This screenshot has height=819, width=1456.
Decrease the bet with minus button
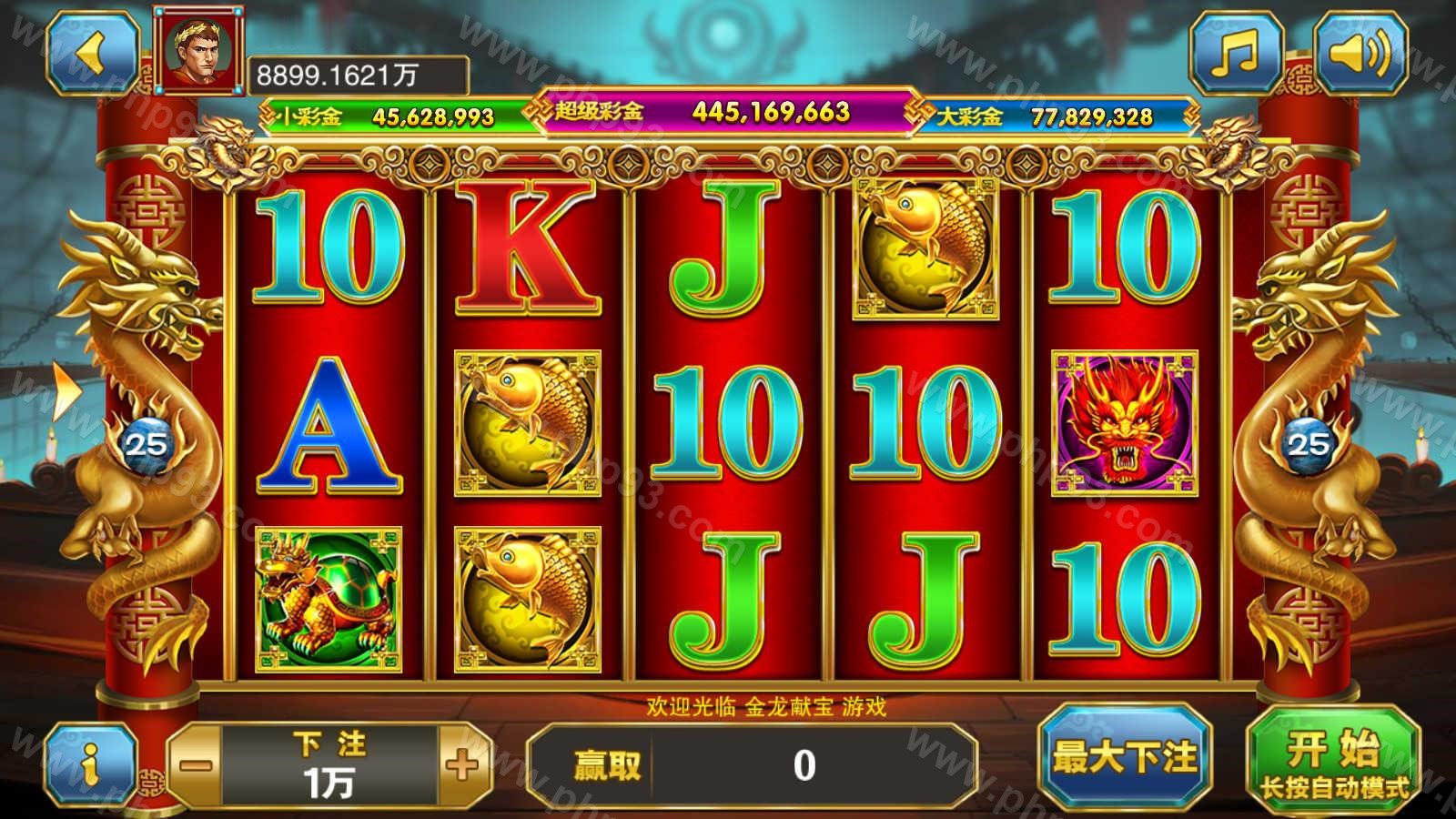(196, 765)
